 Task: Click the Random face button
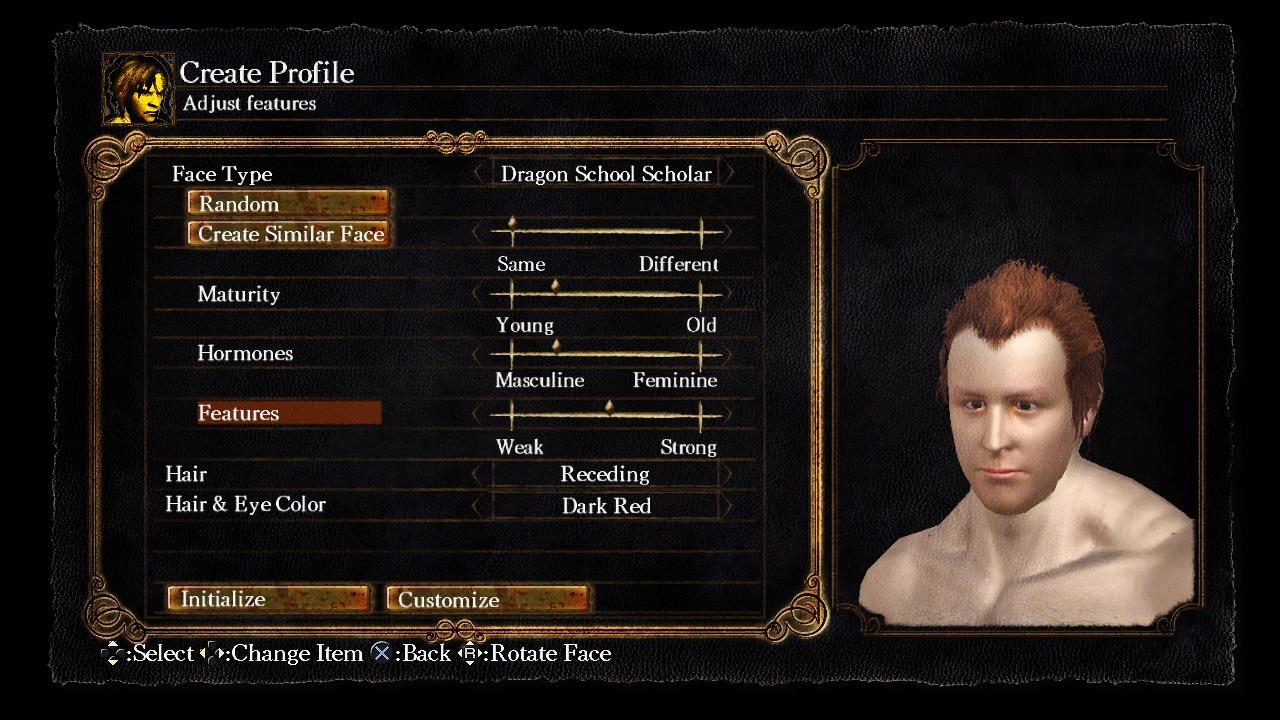tap(288, 204)
